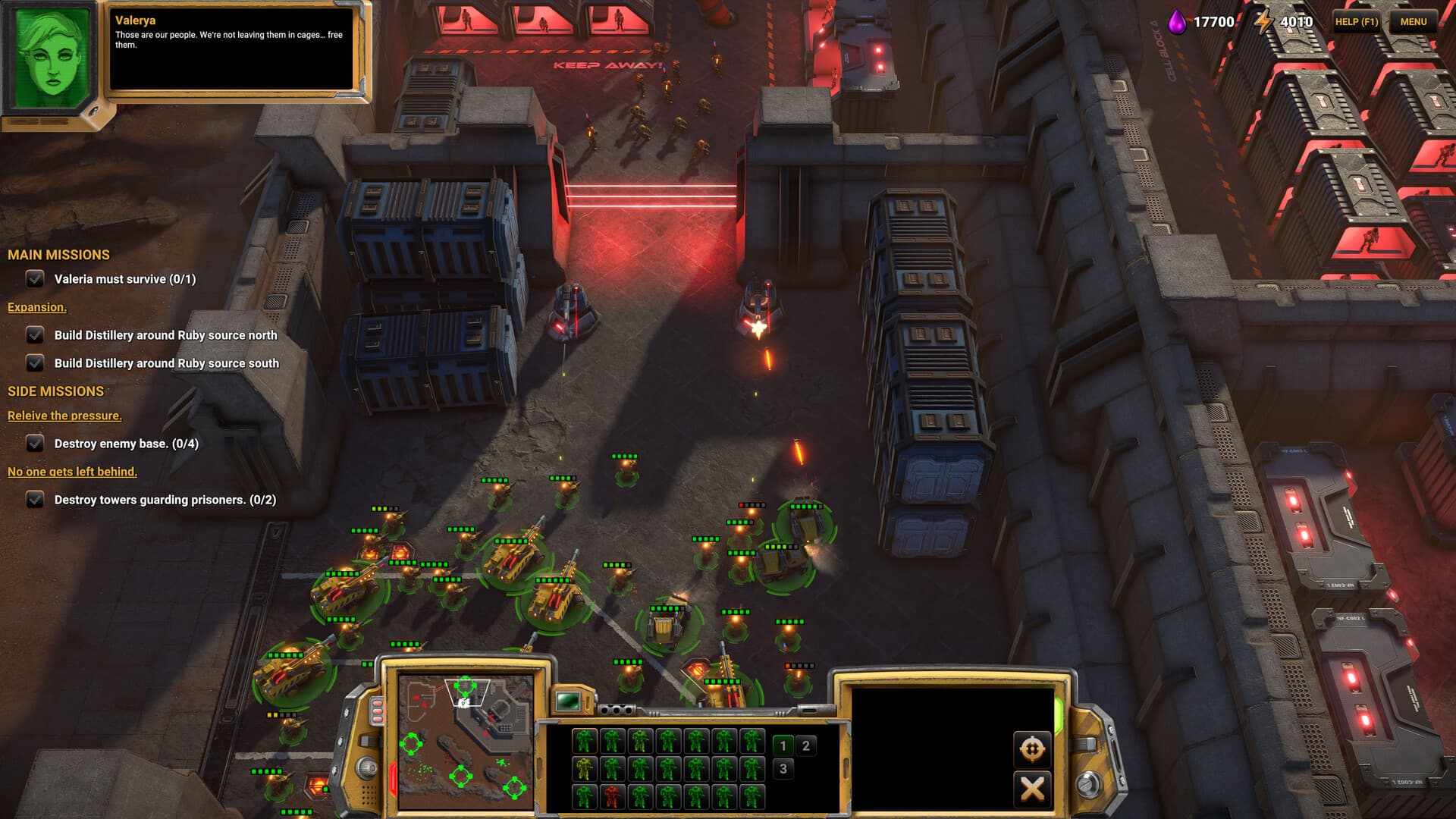Screen dimensions: 1456x819
Task: Toggle the Destroy towers guarding prisoners checkbox
Action: pyautogui.click(x=35, y=500)
